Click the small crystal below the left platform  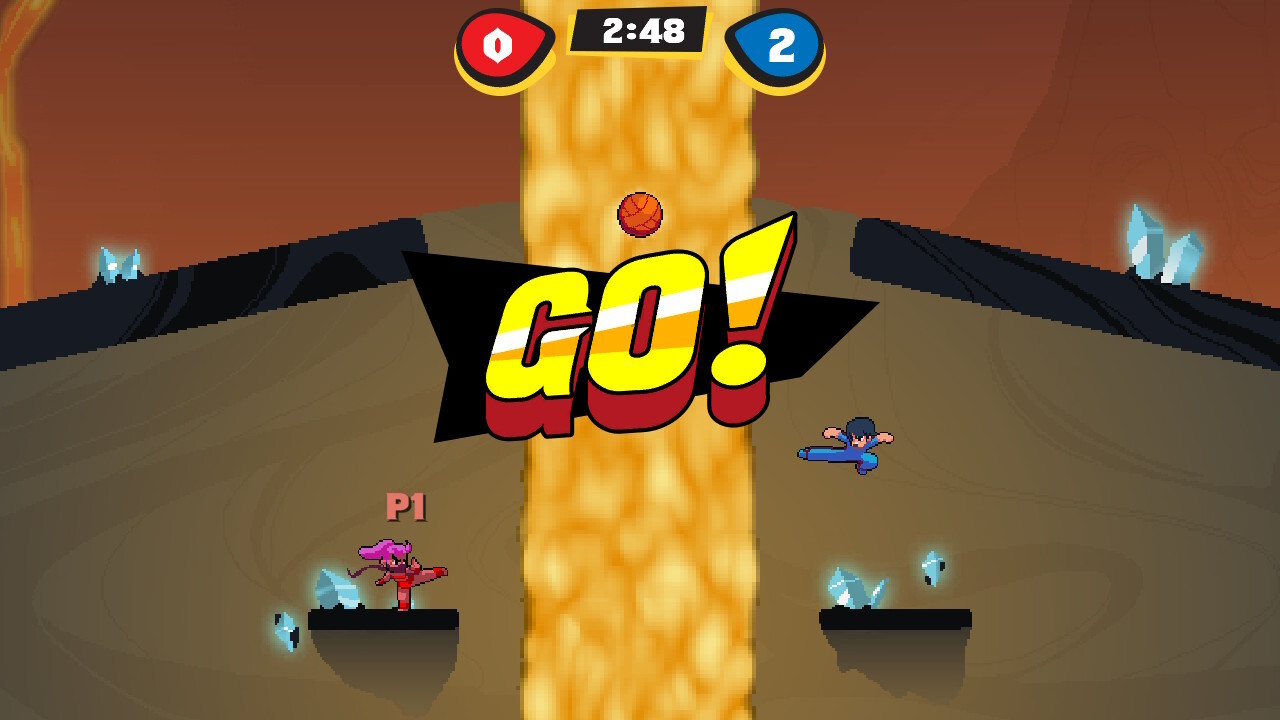(288, 632)
